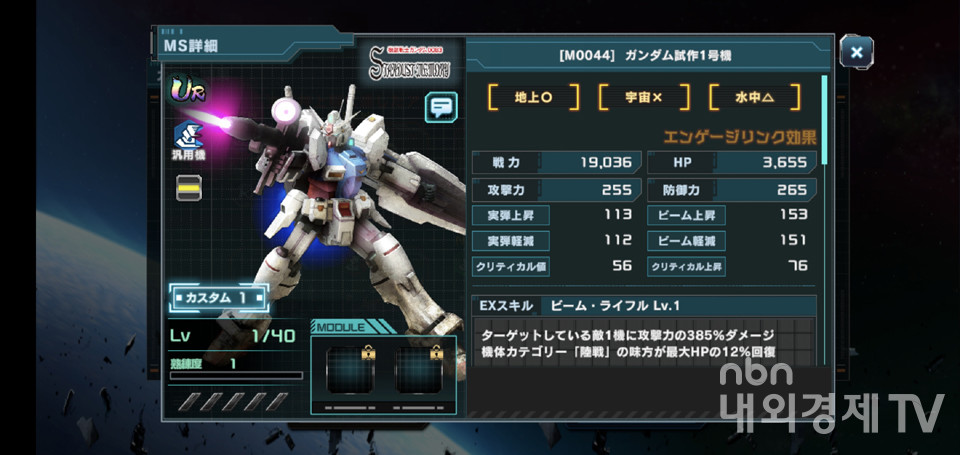960x455 pixels.
Task: Select the 地上 terrain aptitude indicator
Action: point(533,97)
